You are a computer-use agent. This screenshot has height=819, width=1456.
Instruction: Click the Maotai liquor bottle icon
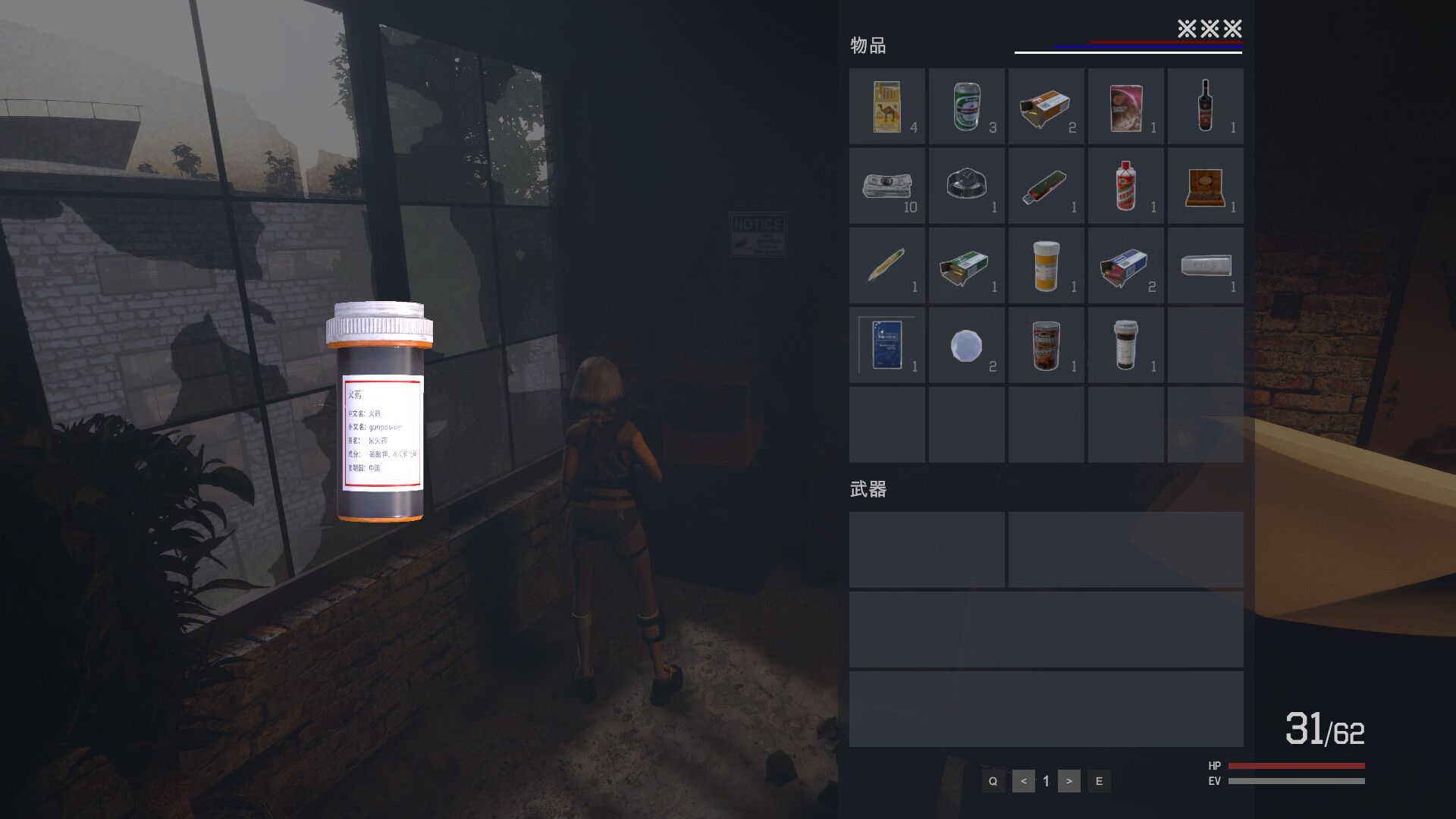tap(1125, 186)
